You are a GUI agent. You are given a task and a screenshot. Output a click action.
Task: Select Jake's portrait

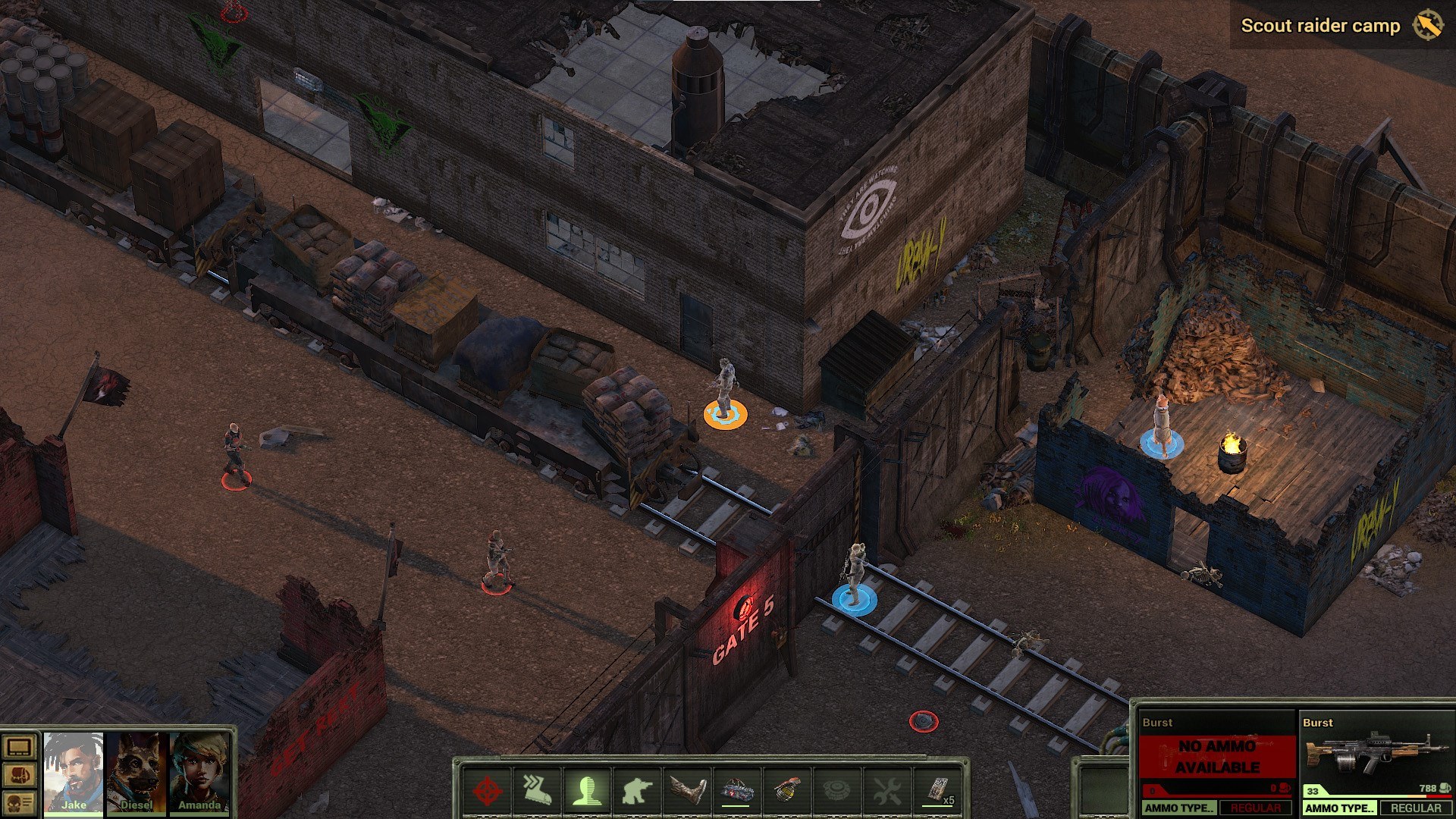coord(74,772)
